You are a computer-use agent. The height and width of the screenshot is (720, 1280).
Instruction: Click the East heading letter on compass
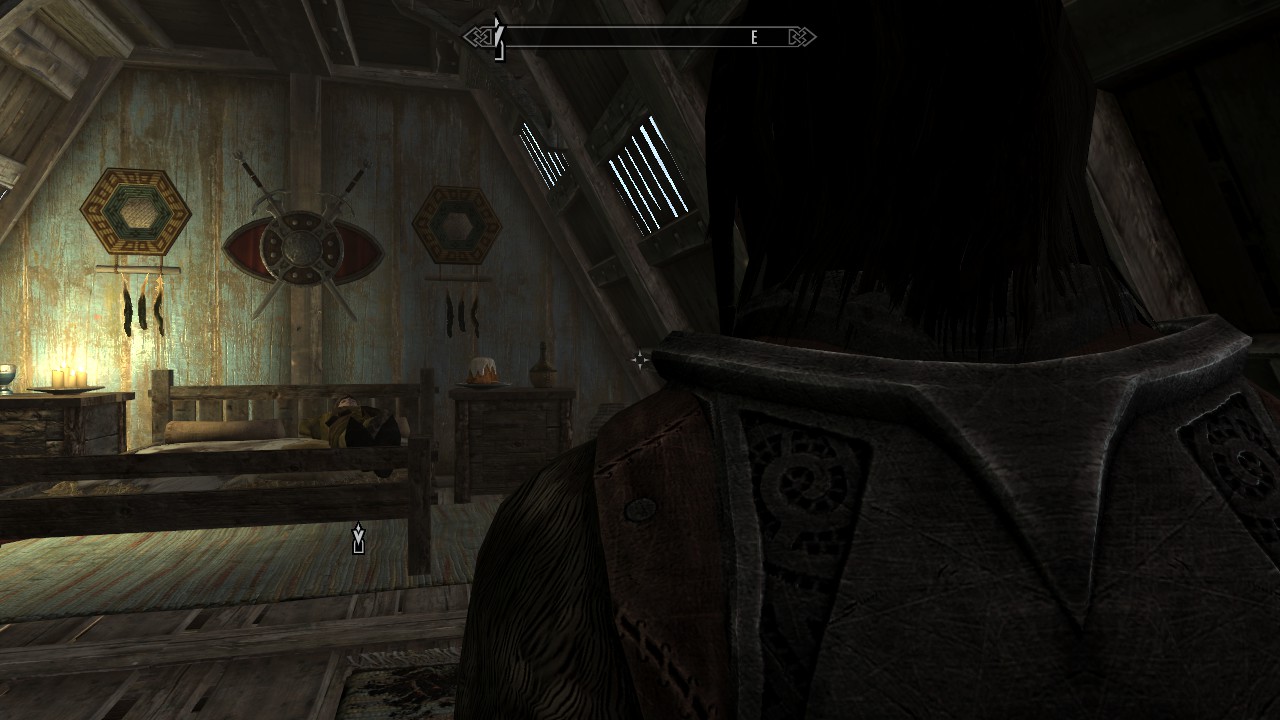tap(755, 38)
